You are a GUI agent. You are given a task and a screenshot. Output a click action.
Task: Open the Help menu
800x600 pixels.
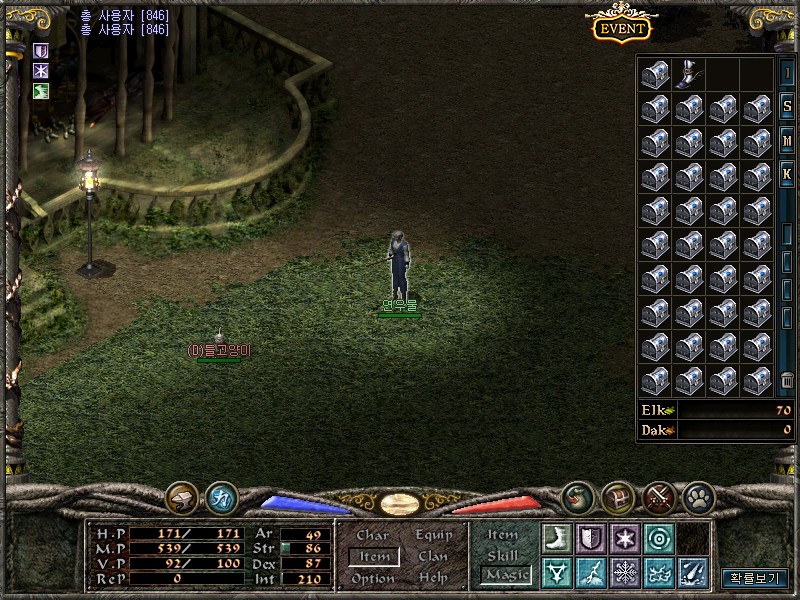point(433,578)
